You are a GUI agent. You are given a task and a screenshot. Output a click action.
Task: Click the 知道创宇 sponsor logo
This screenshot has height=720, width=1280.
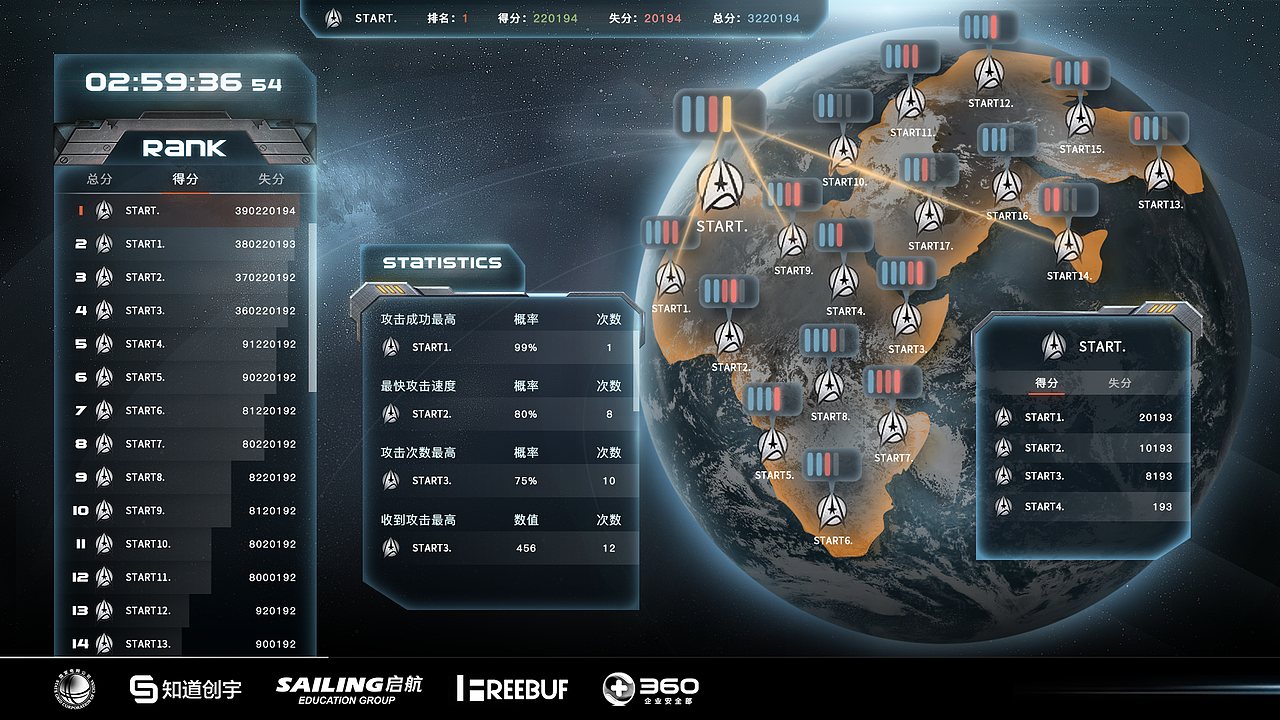point(184,689)
